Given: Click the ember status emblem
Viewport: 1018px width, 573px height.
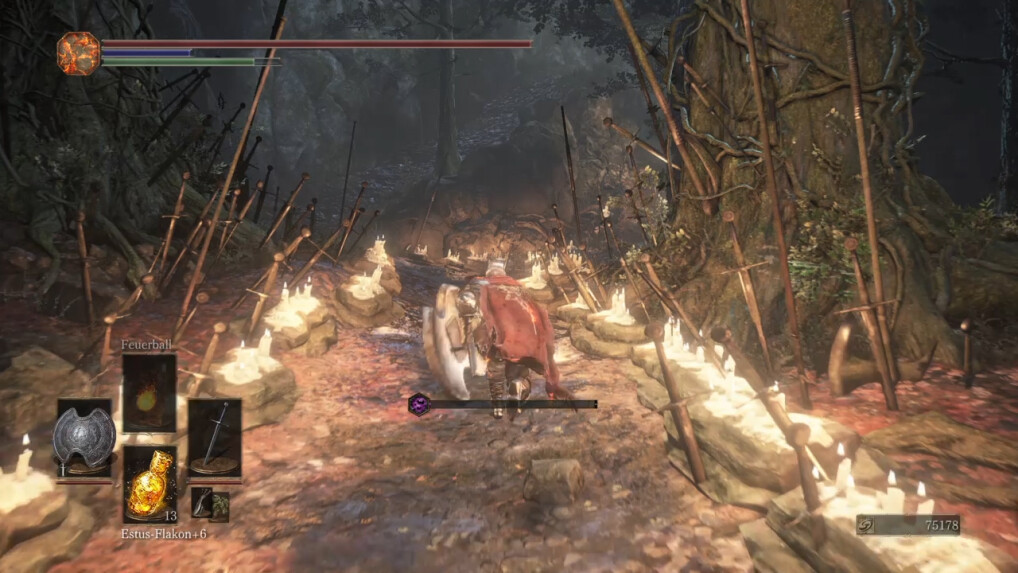Looking at the screenshot, I should [x=78, y=52].
